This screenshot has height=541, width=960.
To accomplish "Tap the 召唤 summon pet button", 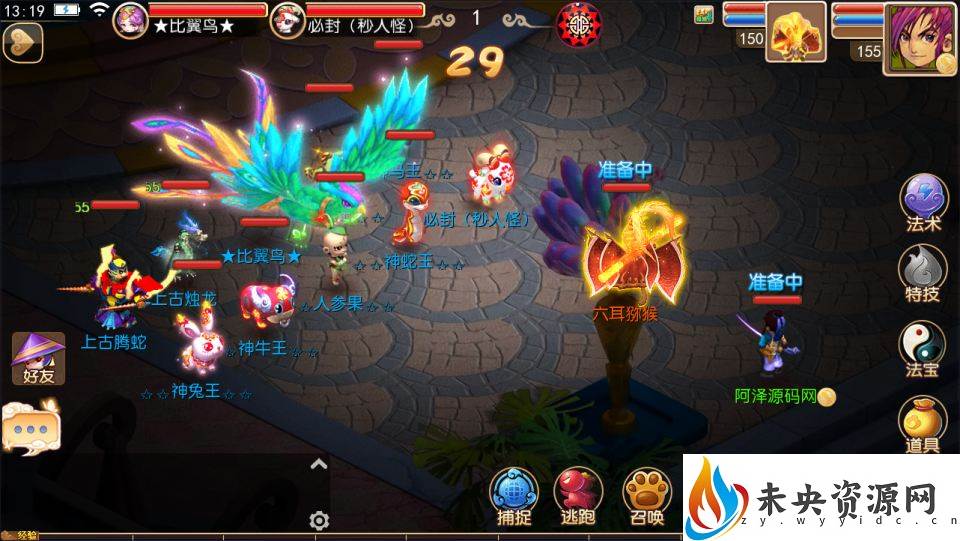I will [646, 493].
